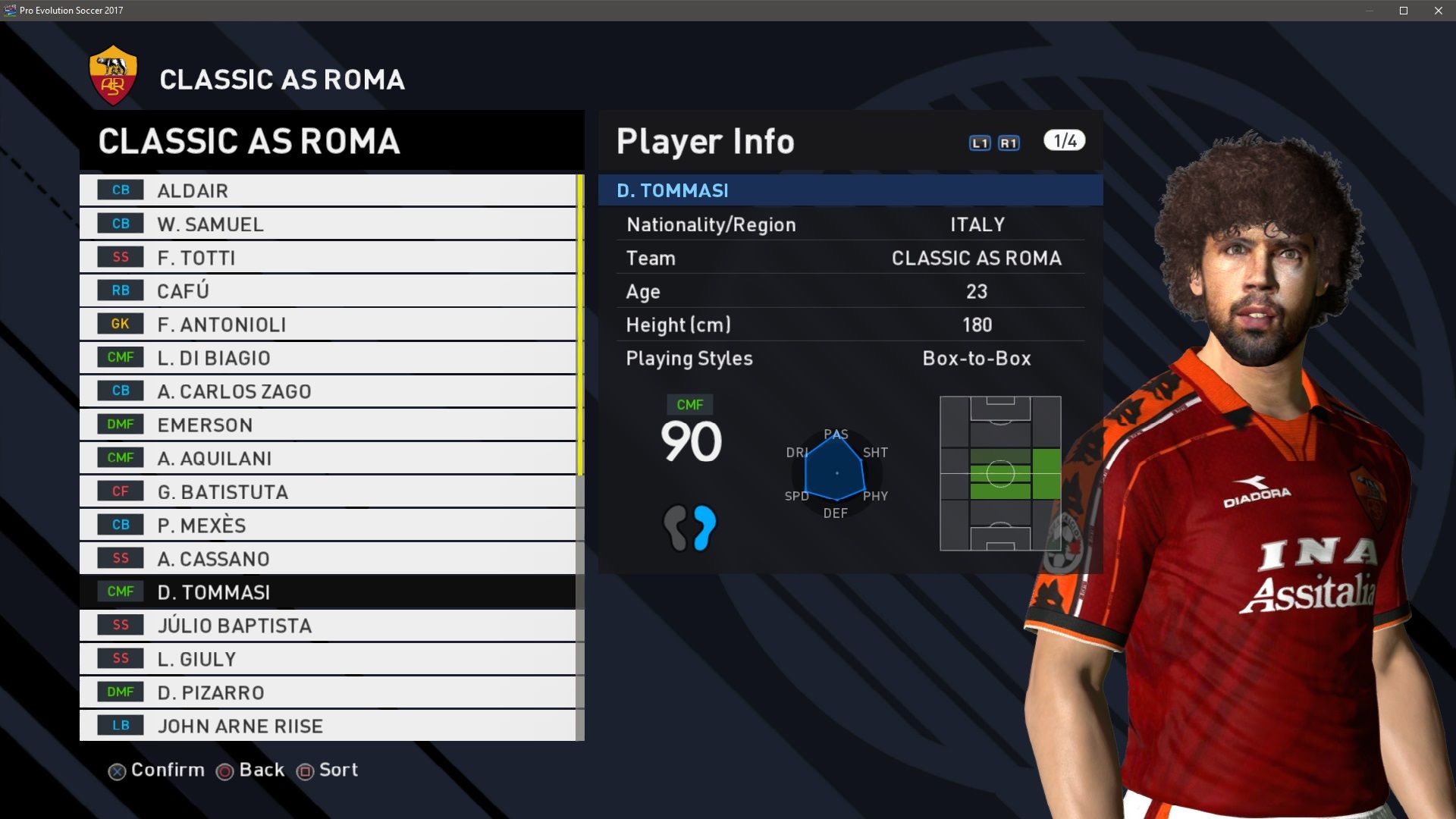Select Aldair in the squad list
Viewport: 1456px width, 819px height.
[x=327, y=190]
